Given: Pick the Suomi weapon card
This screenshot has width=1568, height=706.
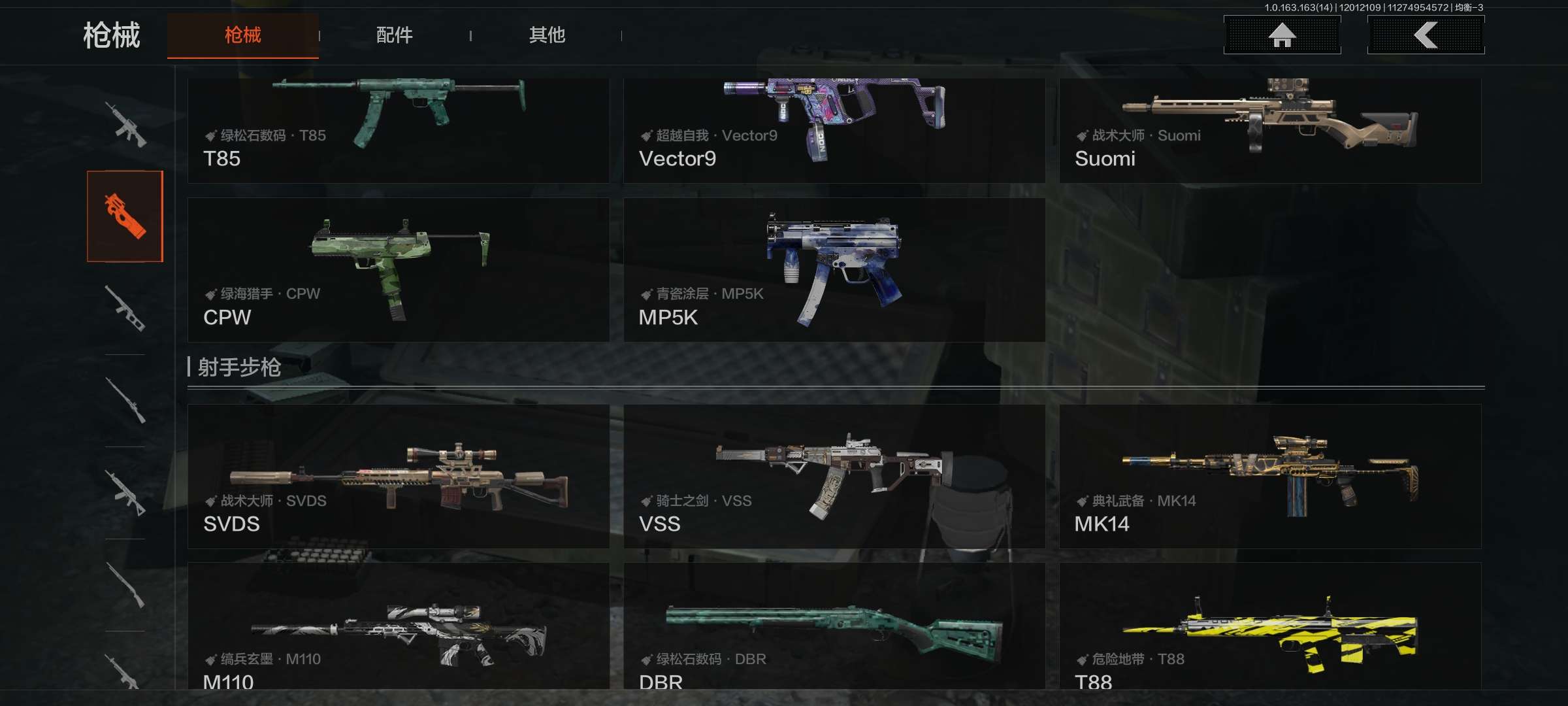Looking at the screenshot, I should 1269,131.
